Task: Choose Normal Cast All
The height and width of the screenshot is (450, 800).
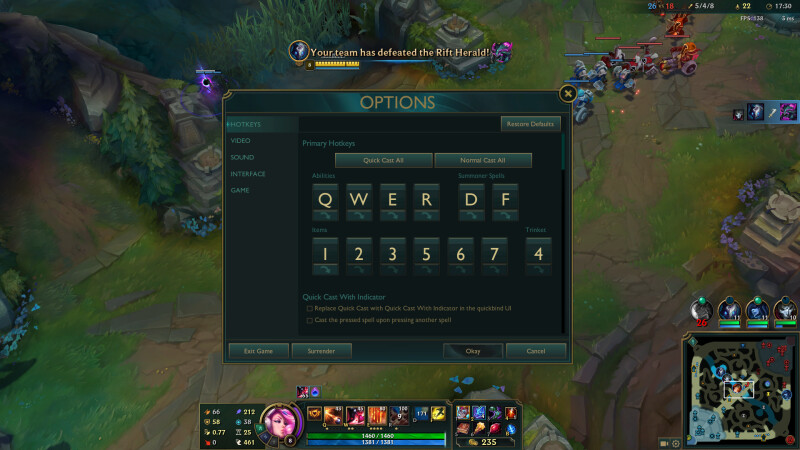Action: 483,160
